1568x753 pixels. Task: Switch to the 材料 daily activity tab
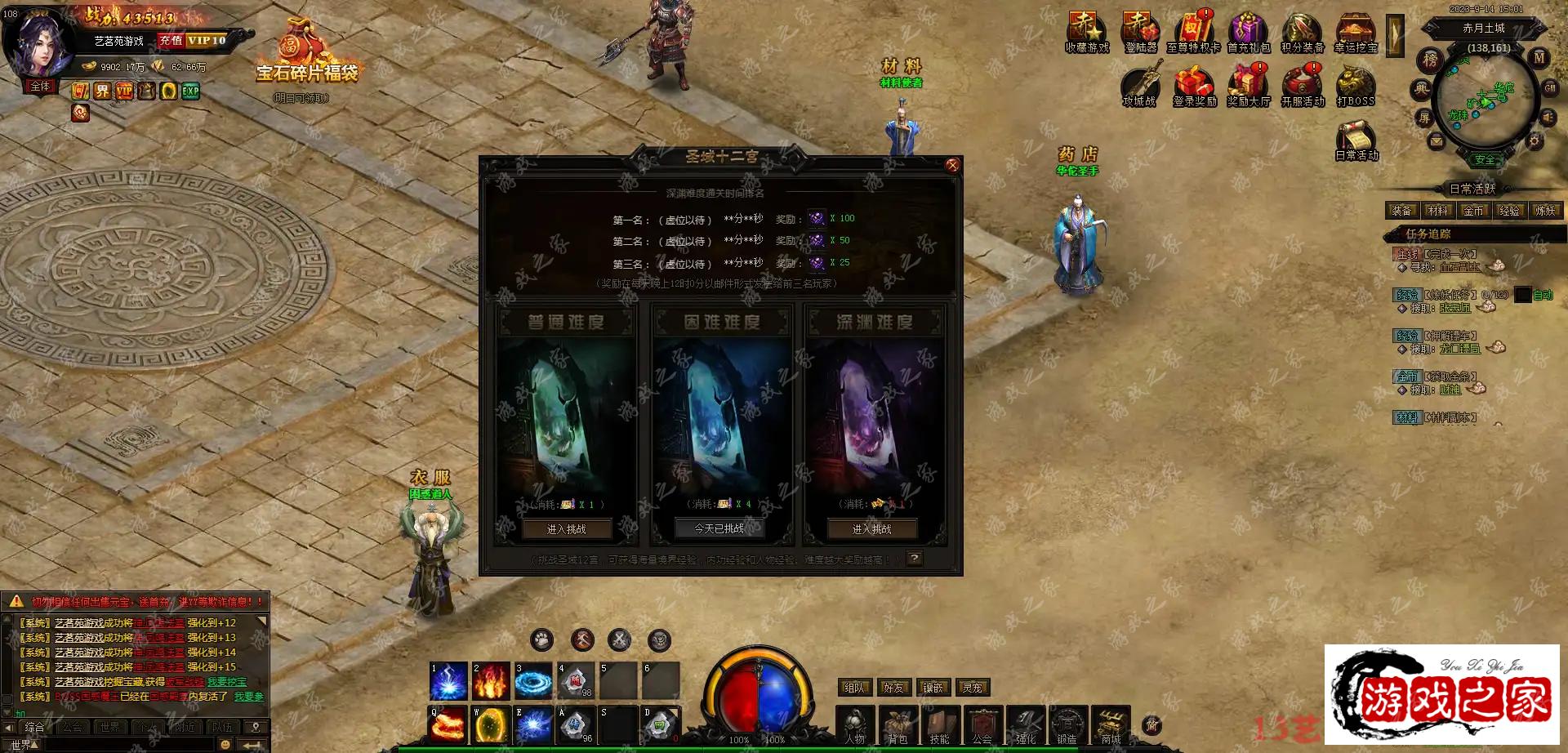(x=1437, y=211)
